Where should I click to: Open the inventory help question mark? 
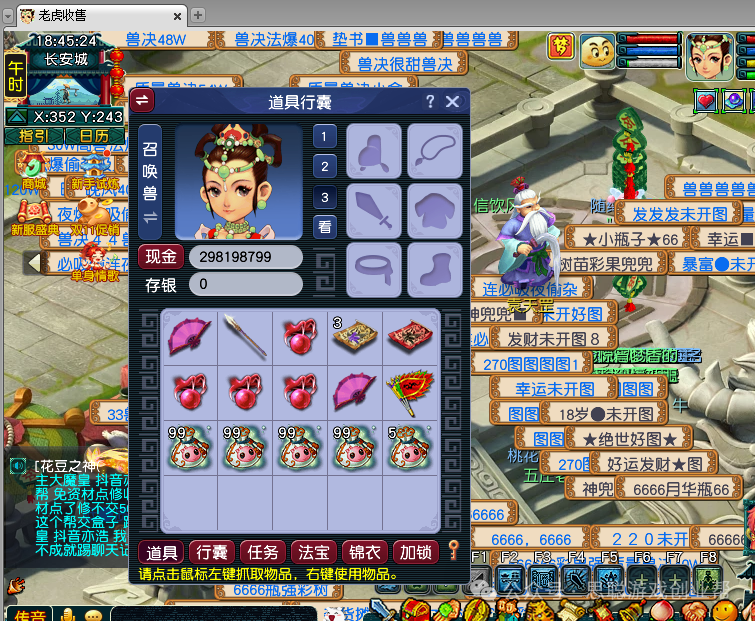coord(430,101)
